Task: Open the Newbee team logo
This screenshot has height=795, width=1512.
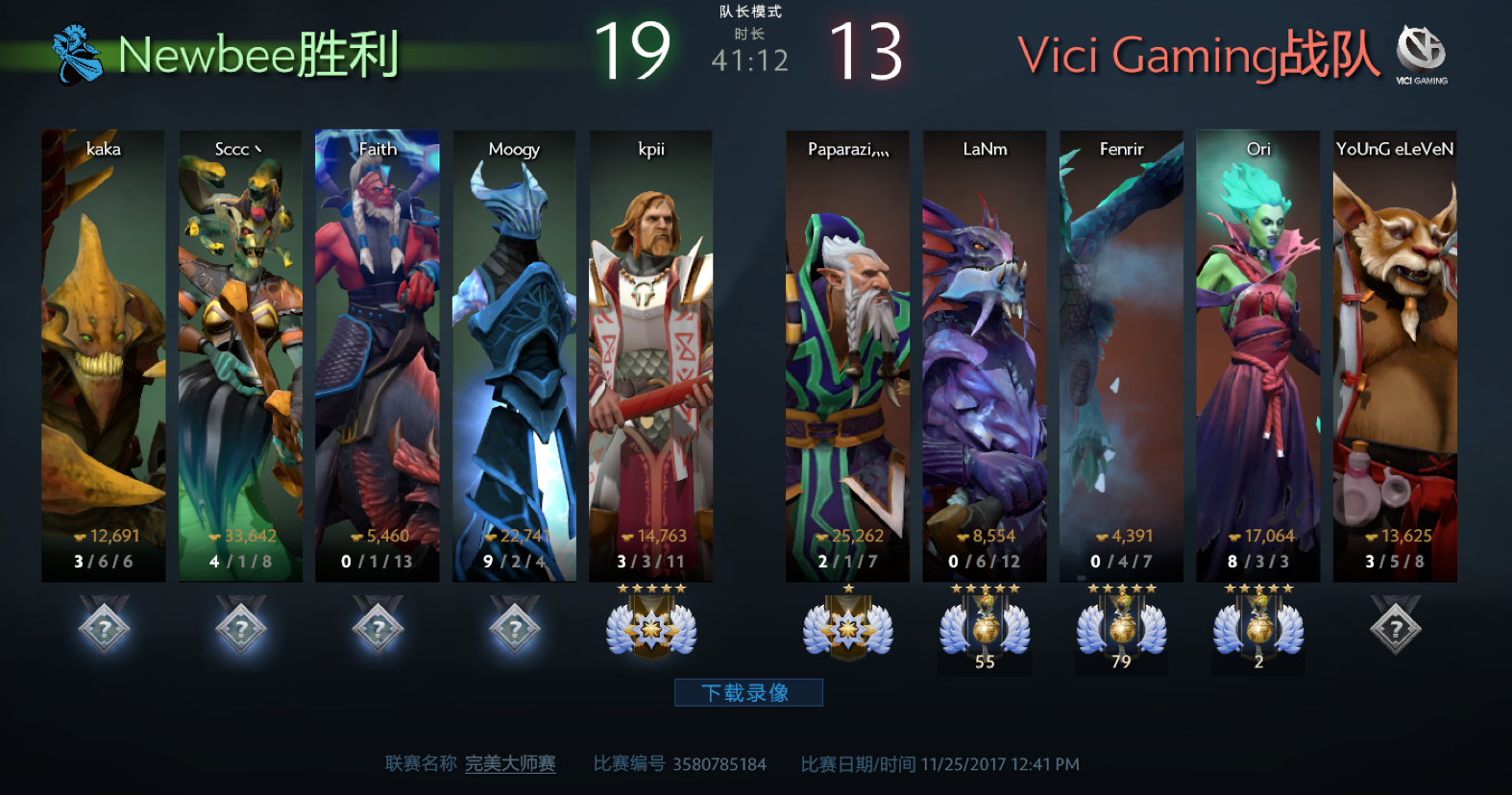Action: coord(77,54)
